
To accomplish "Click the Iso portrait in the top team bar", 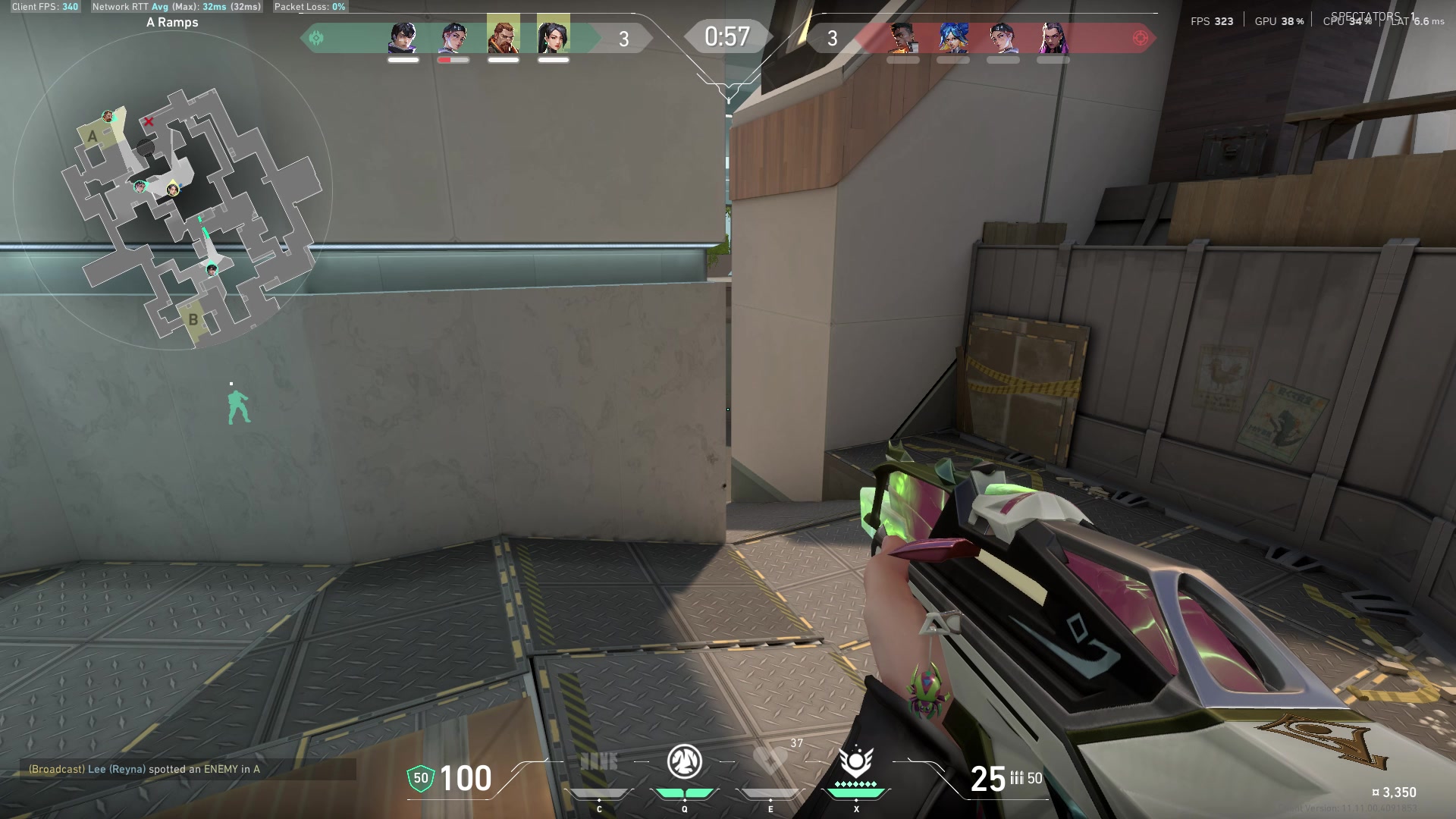I will coord(403,37).
